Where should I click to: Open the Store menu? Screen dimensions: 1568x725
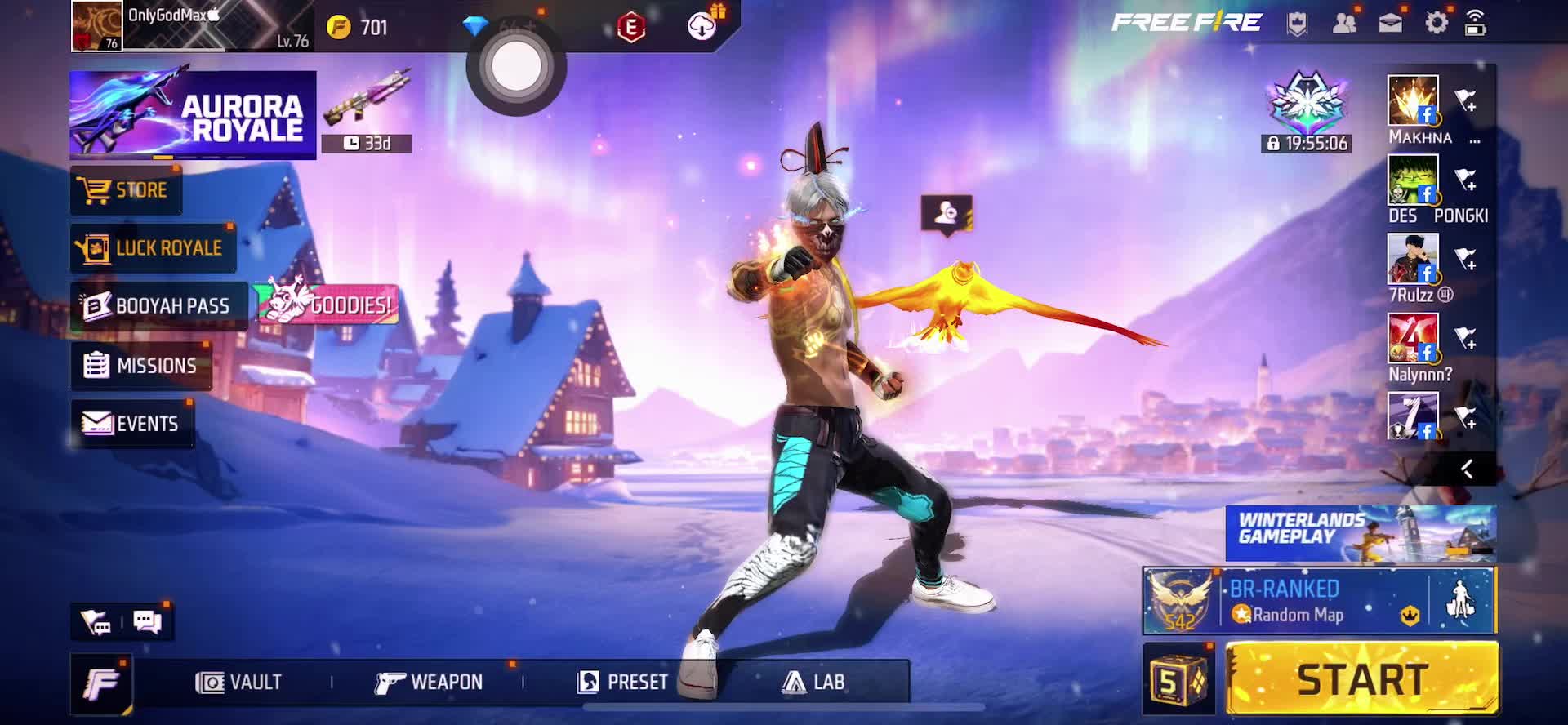(127, 190)
